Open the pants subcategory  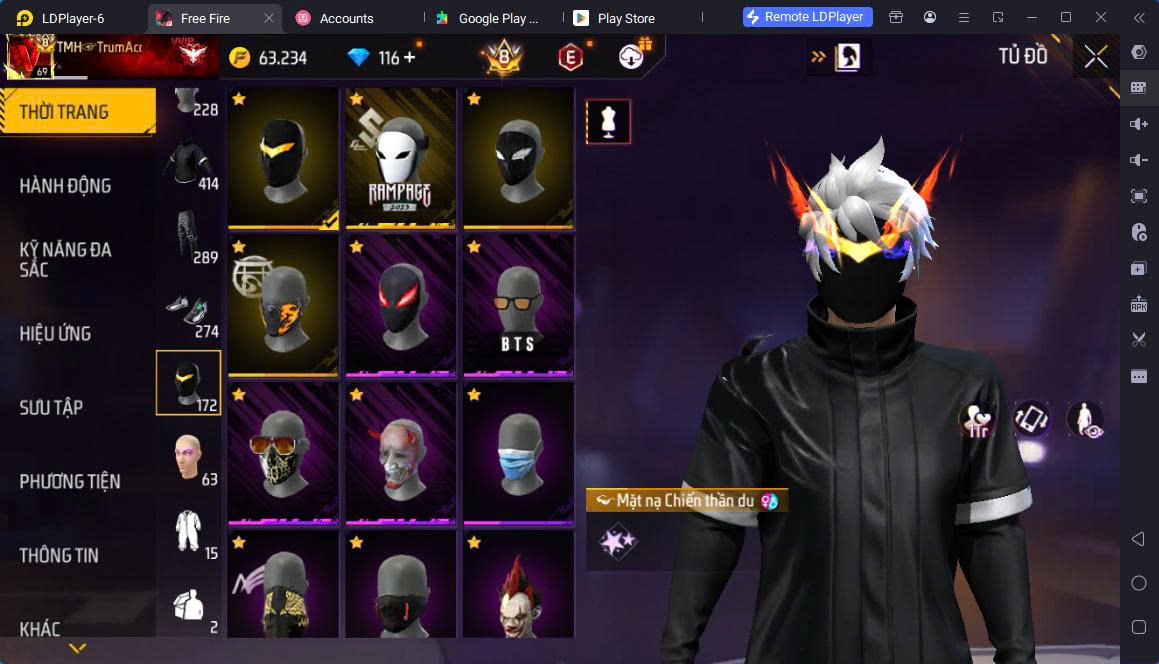188,234
